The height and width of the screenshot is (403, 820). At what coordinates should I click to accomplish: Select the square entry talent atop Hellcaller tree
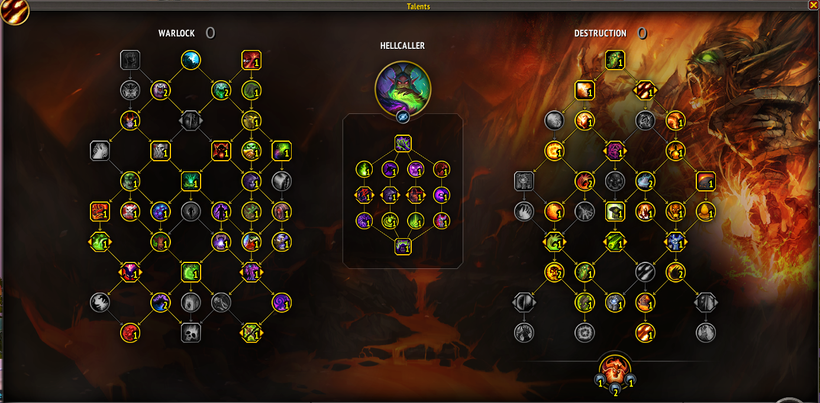coord(403,143)
